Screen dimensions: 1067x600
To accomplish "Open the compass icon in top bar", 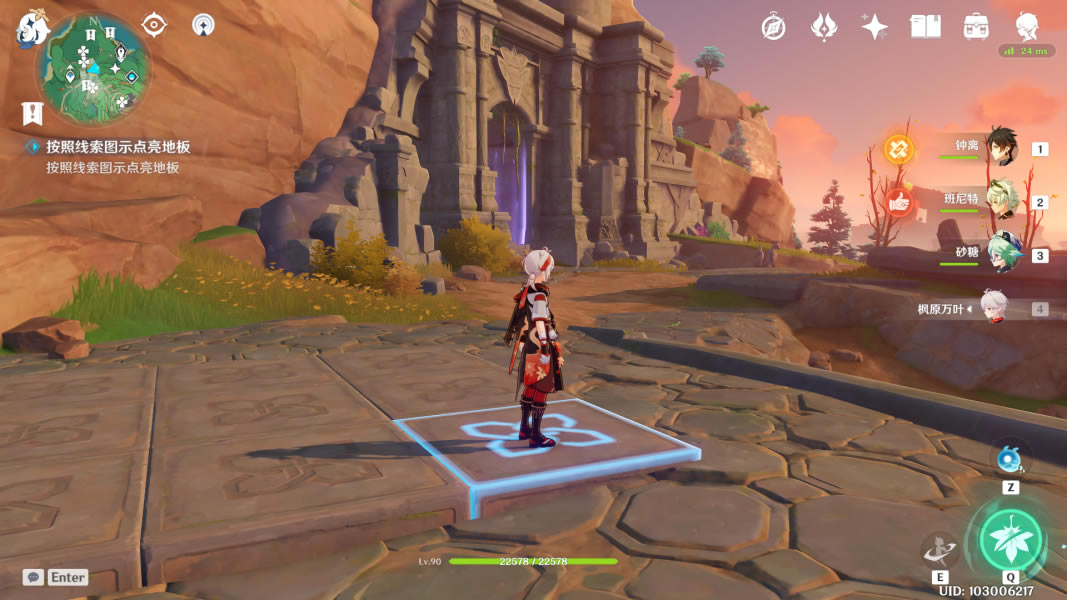I will tap(773, 27).
